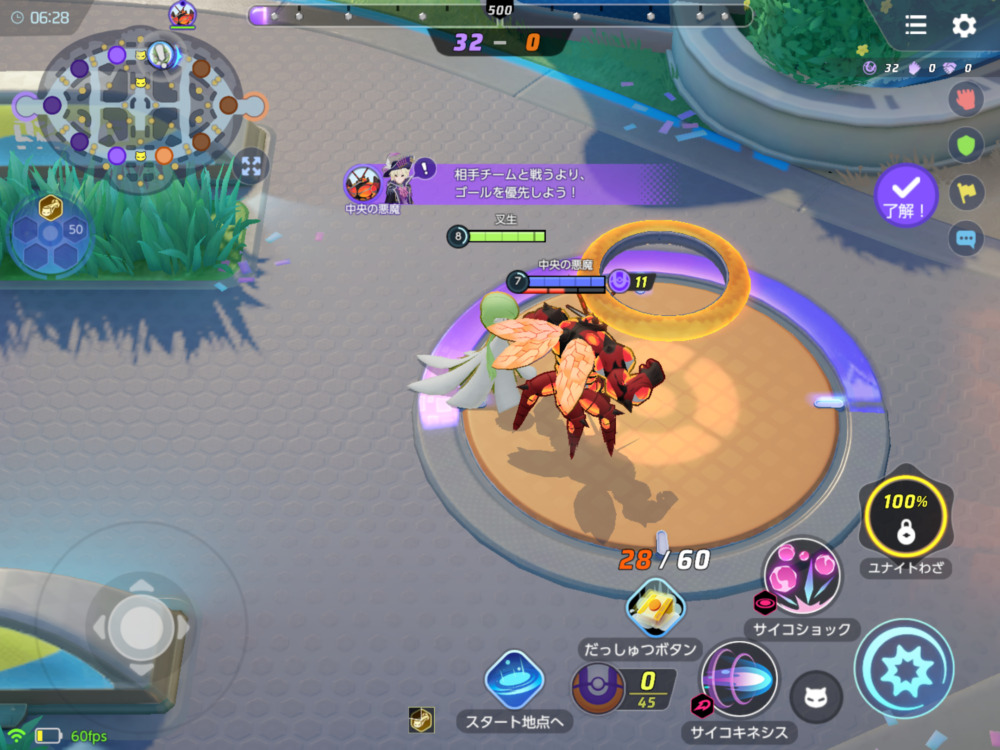Screen dimensions: 1000x750
Task: Perform the basic attack button
Action: coord(903,668)
